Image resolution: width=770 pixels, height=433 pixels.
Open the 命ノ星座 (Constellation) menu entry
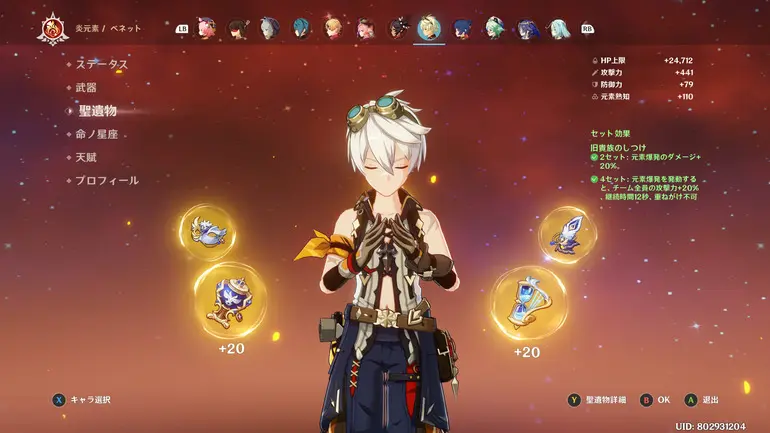103,134
